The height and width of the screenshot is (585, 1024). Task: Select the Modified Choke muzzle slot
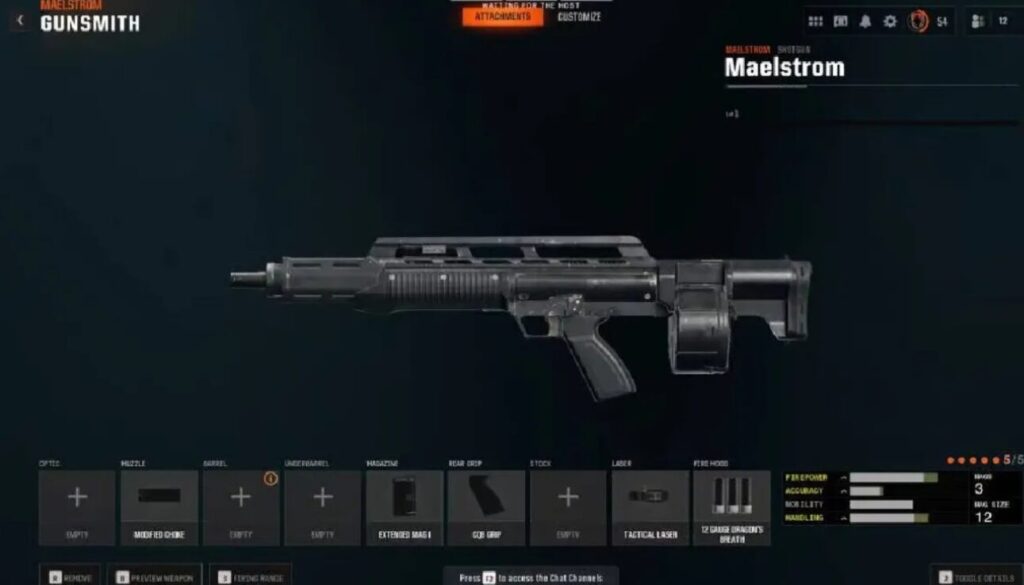[159, 507]
